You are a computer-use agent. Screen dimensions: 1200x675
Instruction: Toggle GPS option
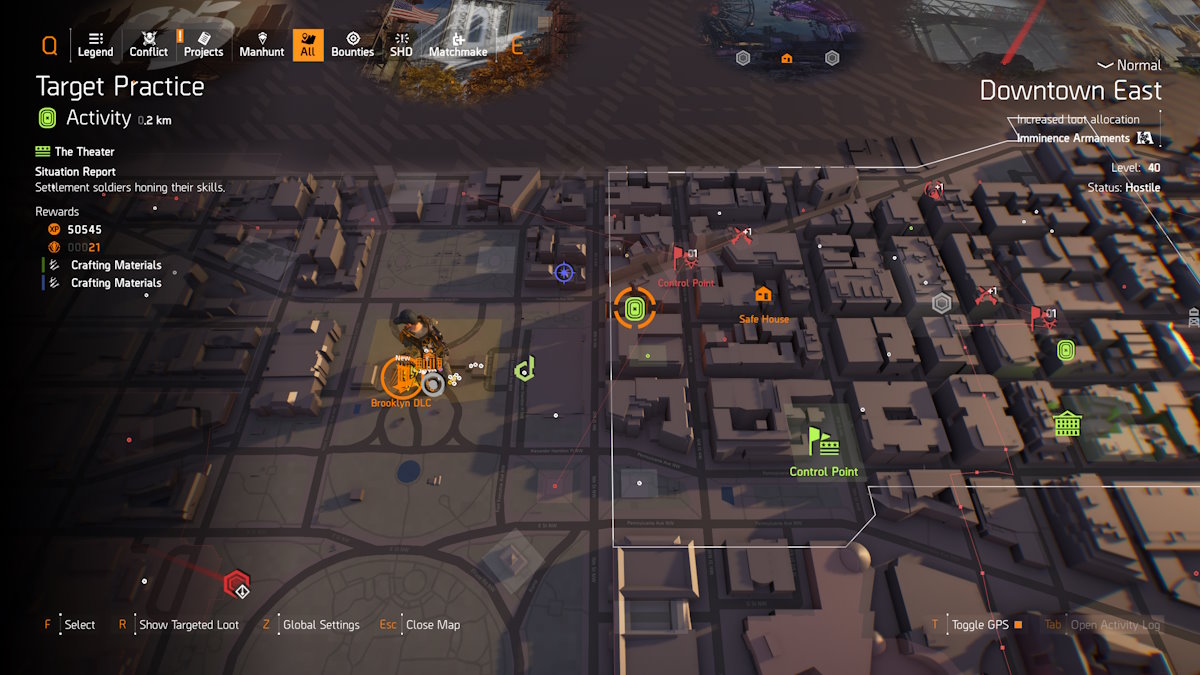(980, 625)
